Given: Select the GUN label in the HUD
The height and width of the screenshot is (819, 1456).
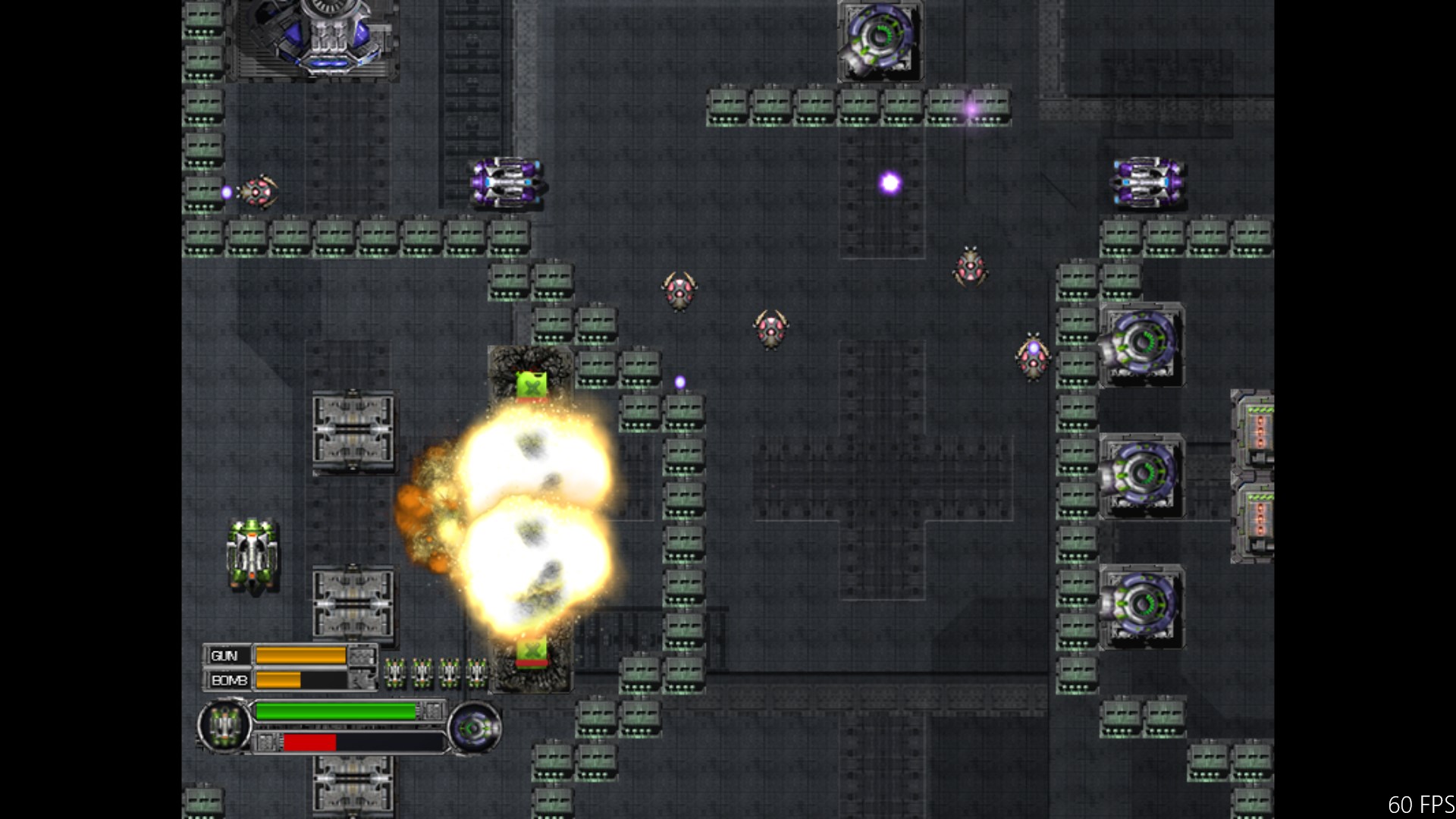Looking at the screenshot, I should click(225, 656).
